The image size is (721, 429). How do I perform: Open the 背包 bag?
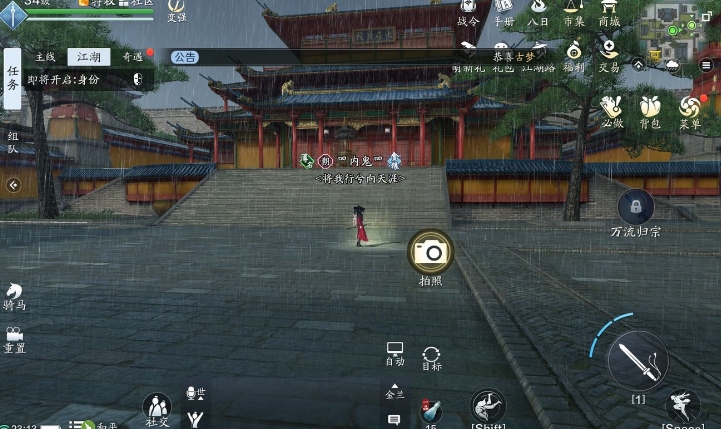650,108
